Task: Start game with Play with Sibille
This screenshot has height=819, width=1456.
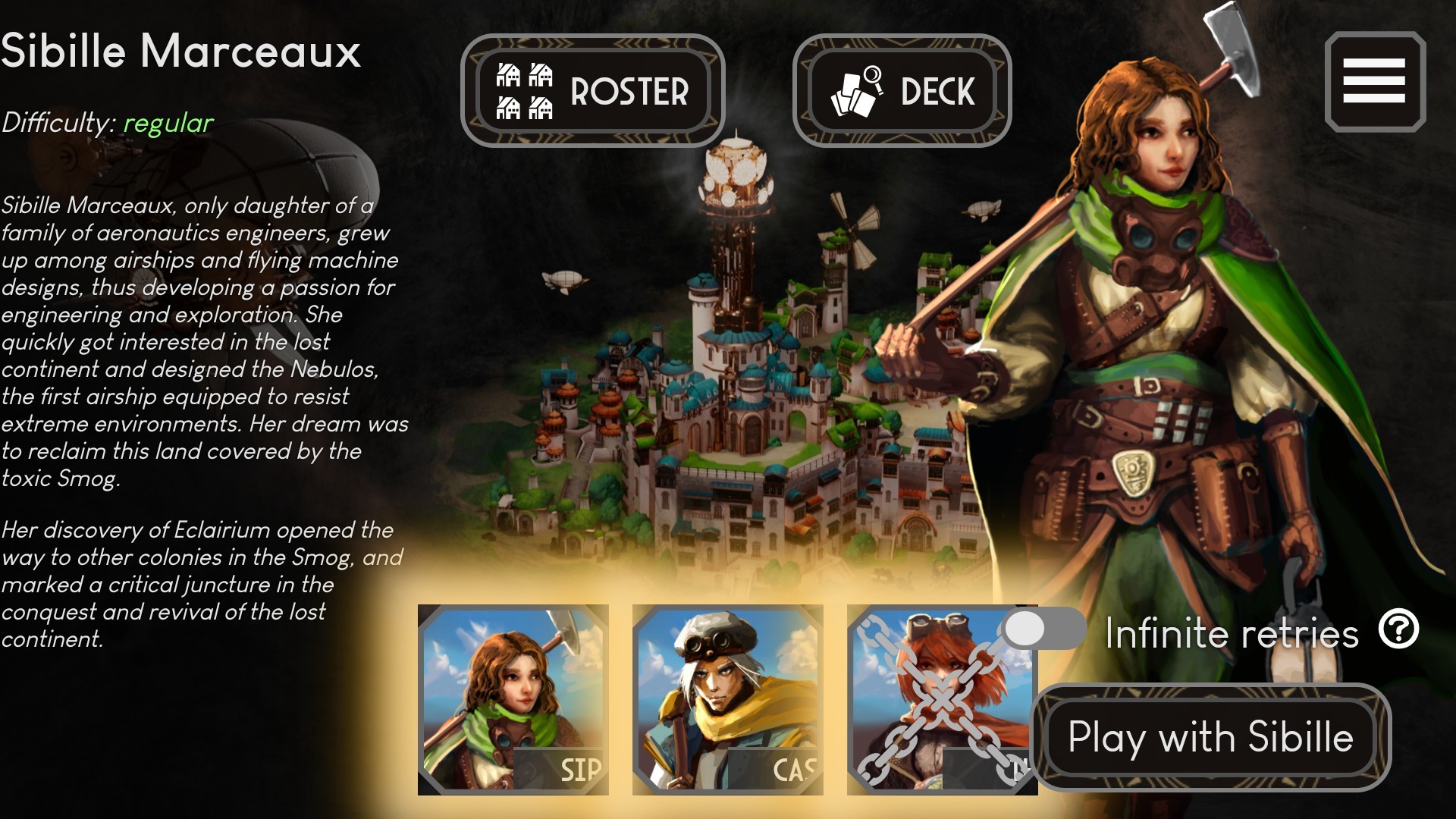Action: 1210,737
